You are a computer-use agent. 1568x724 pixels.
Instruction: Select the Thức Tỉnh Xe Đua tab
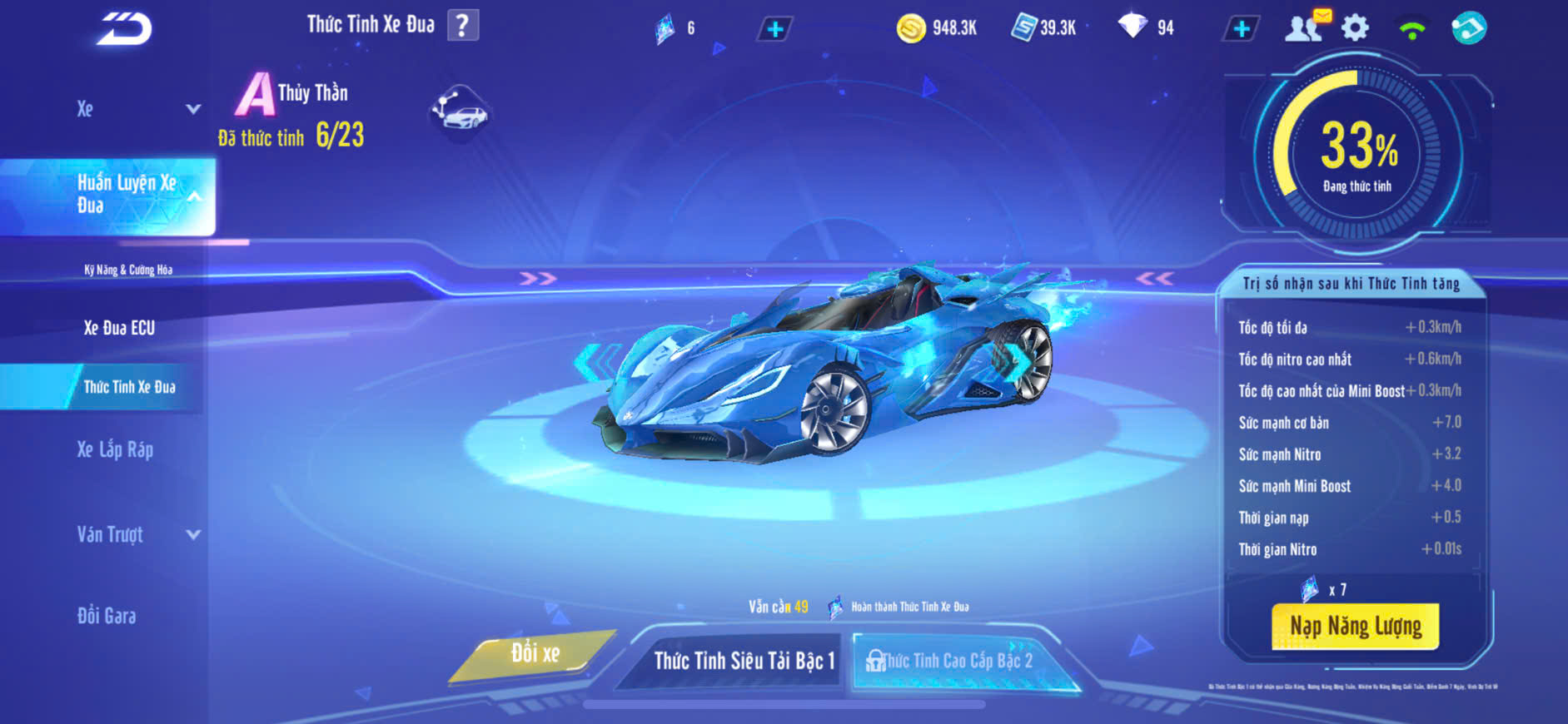click(x=129, y=387)
